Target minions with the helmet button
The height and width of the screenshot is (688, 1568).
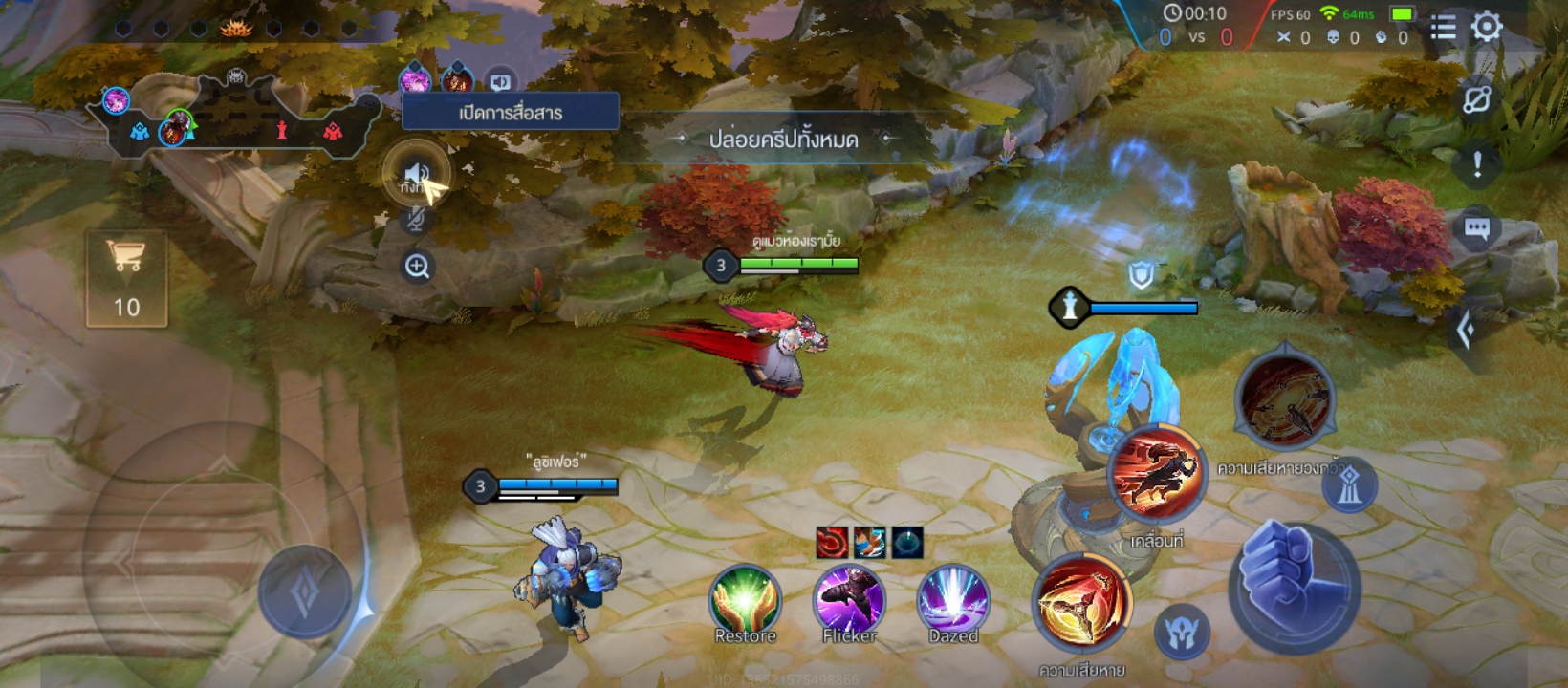tap(1182, 632)
